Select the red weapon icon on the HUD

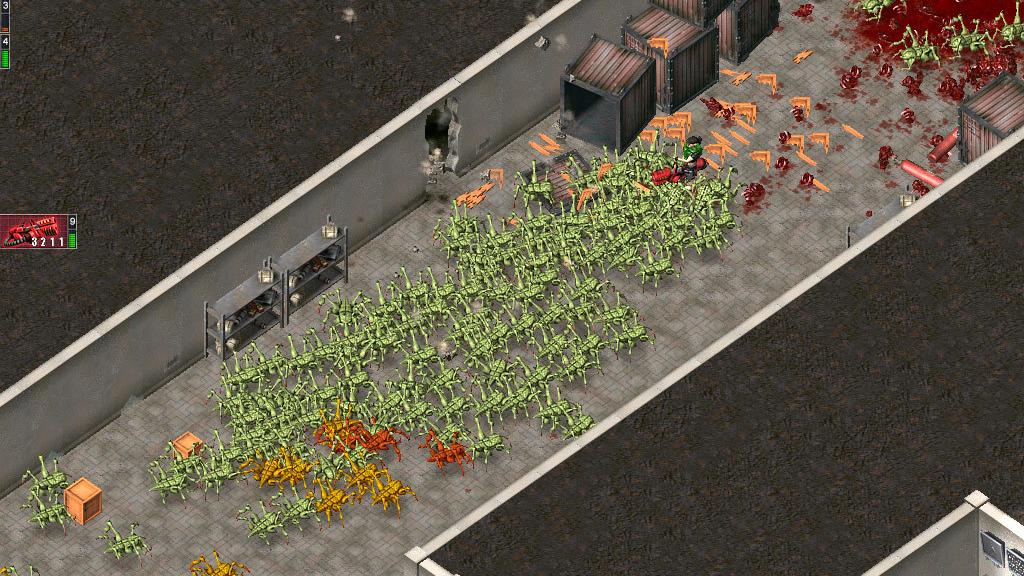coord(33,231)
